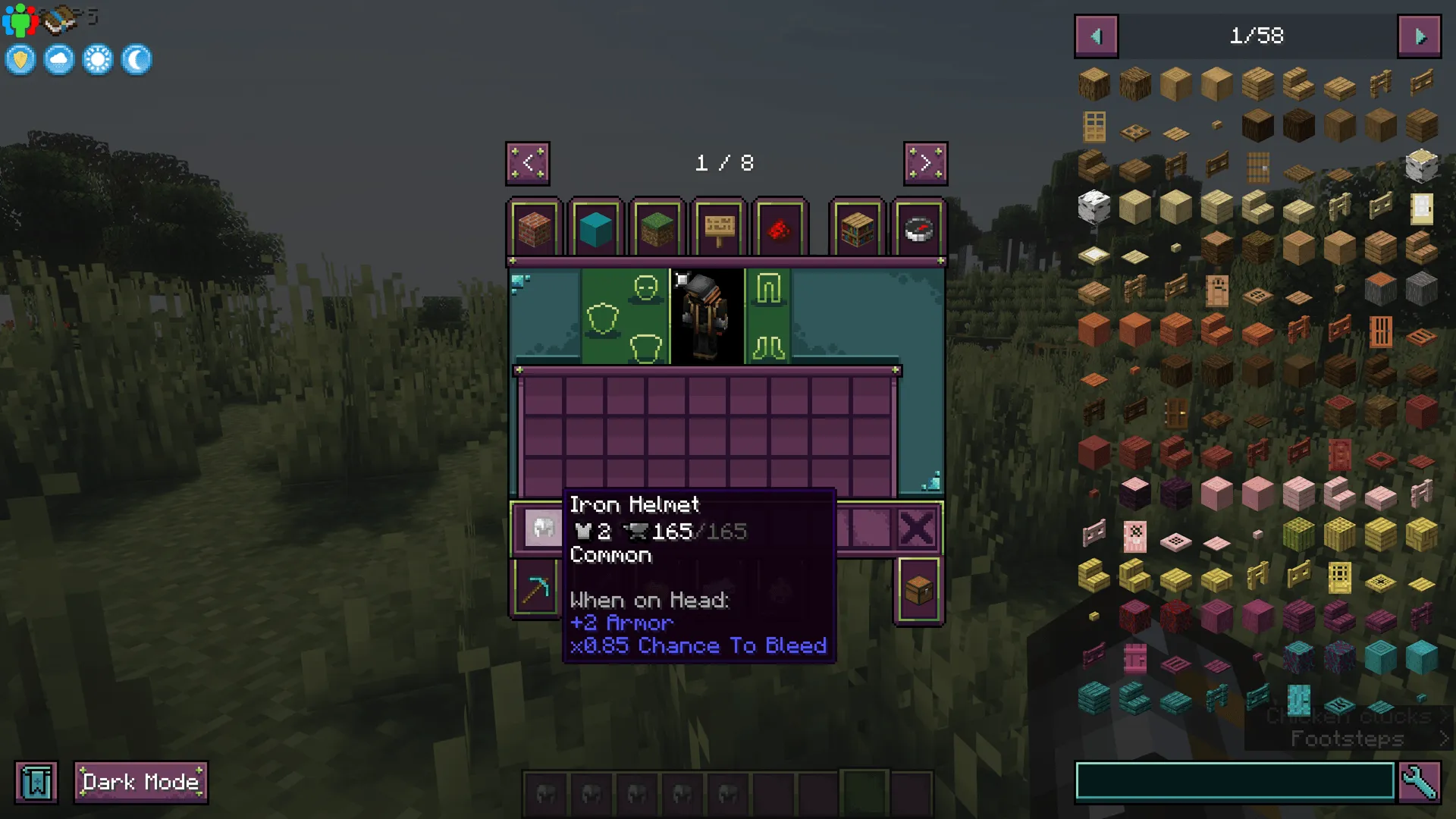
Task: Advance EMI item list past page 1/58
Action: [1418, 36]
